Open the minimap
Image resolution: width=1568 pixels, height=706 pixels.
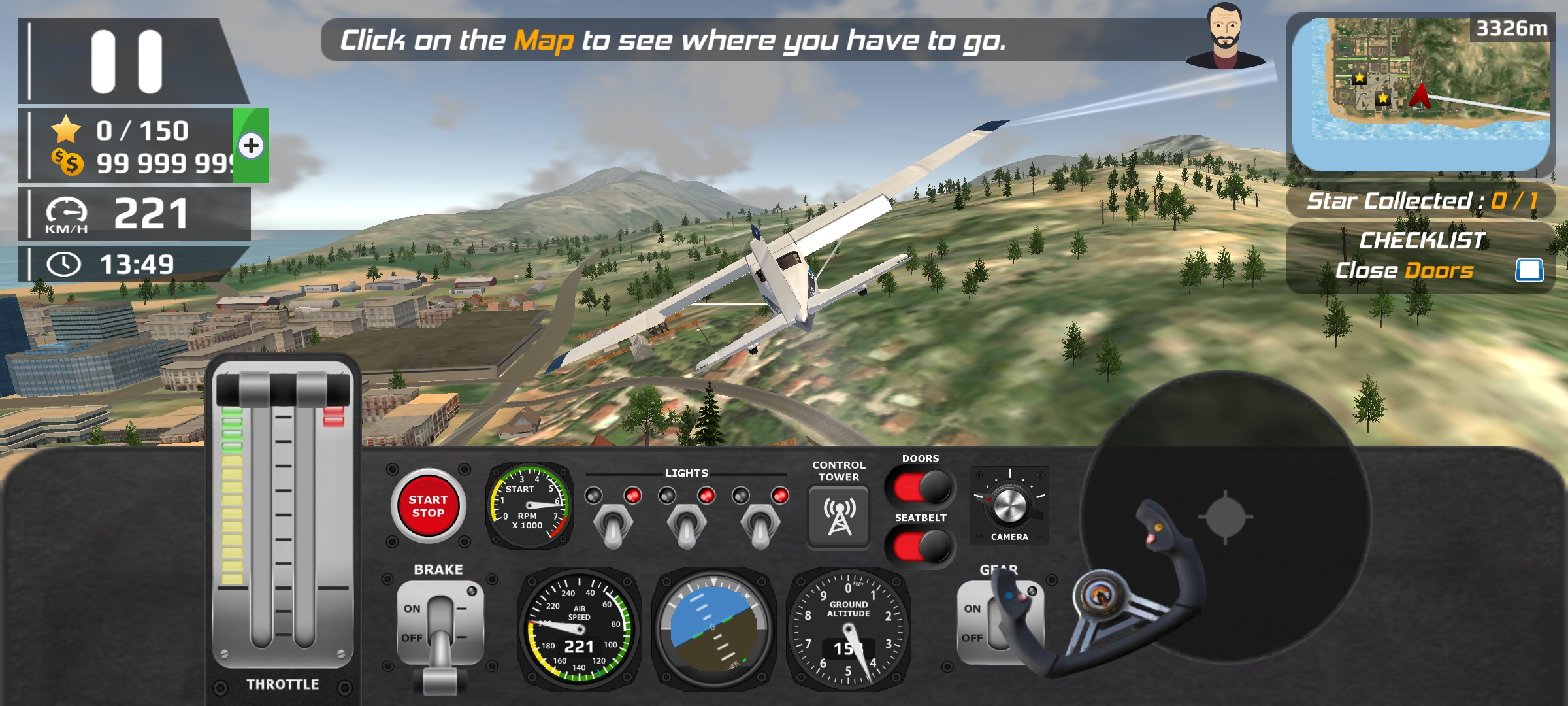tap(1420, 92)
